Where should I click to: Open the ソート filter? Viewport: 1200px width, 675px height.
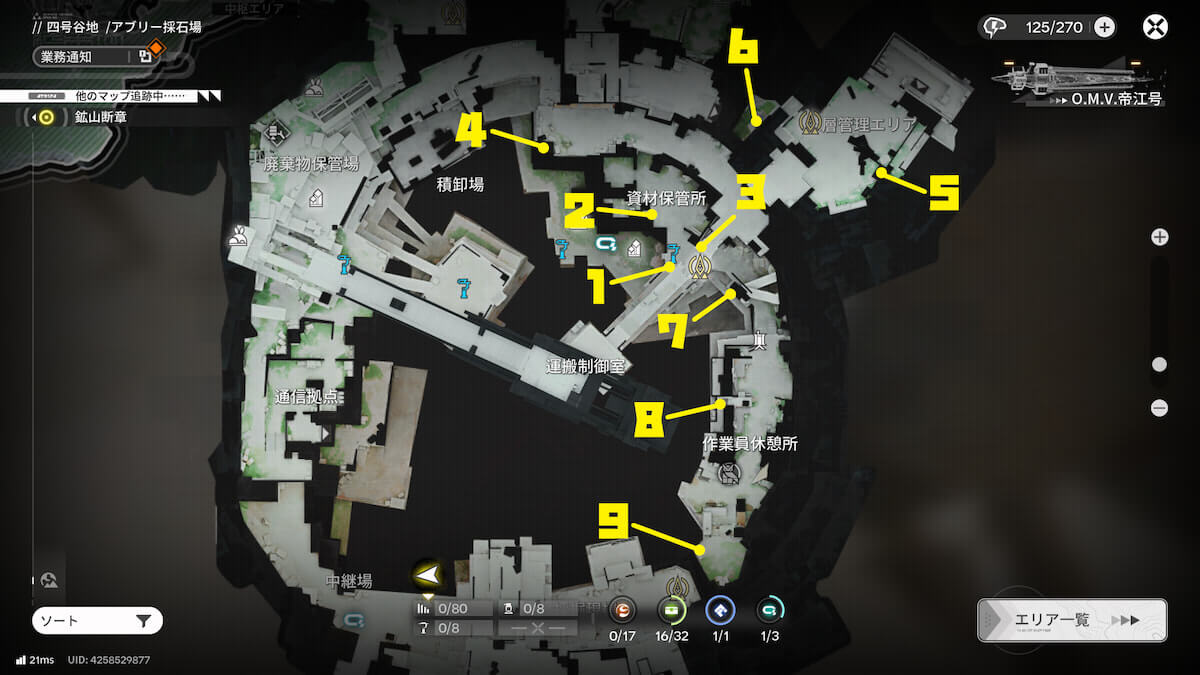[x=97, y=622]
